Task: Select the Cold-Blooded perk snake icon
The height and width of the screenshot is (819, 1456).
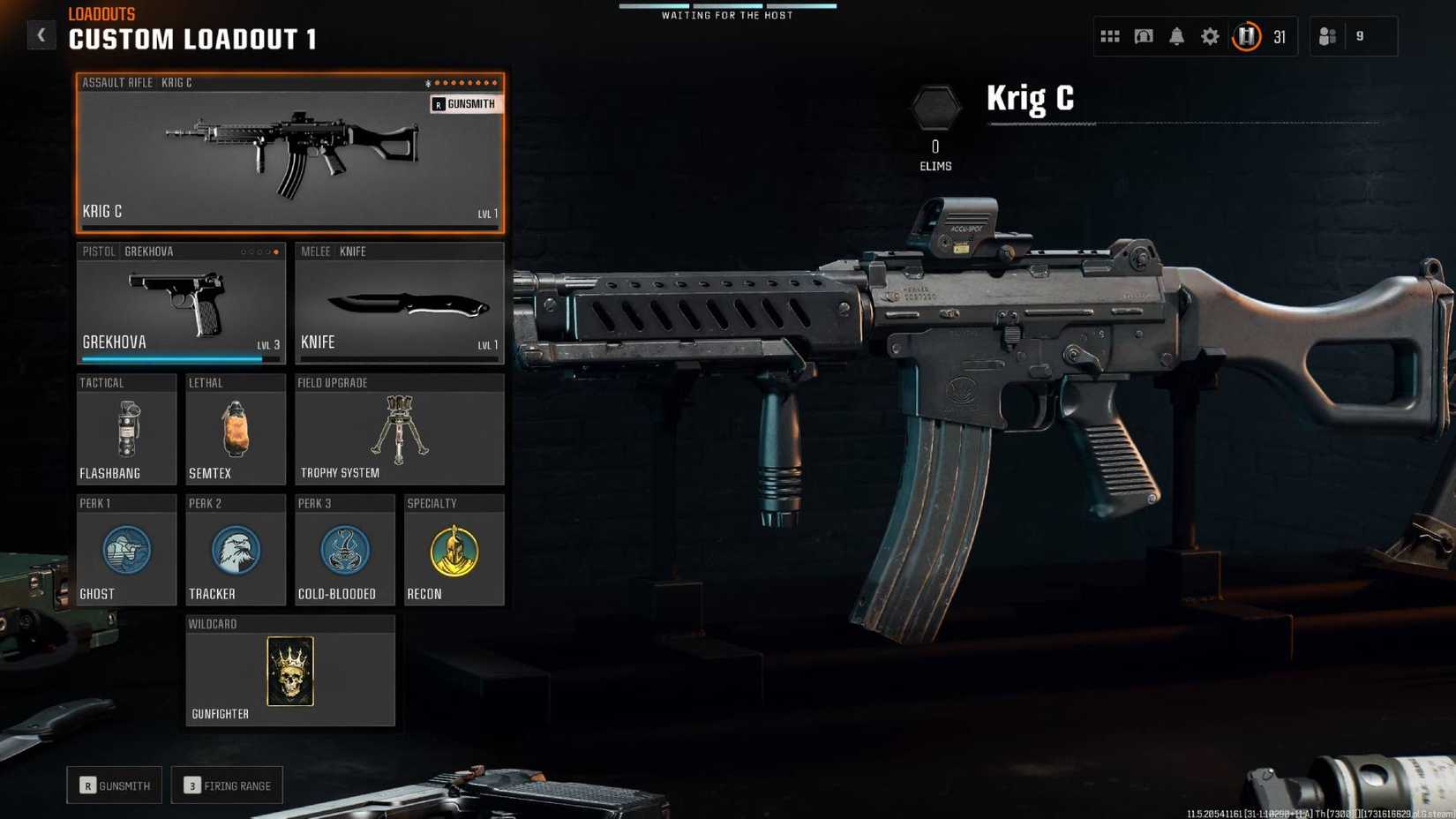Action: [x=345, y=552]
